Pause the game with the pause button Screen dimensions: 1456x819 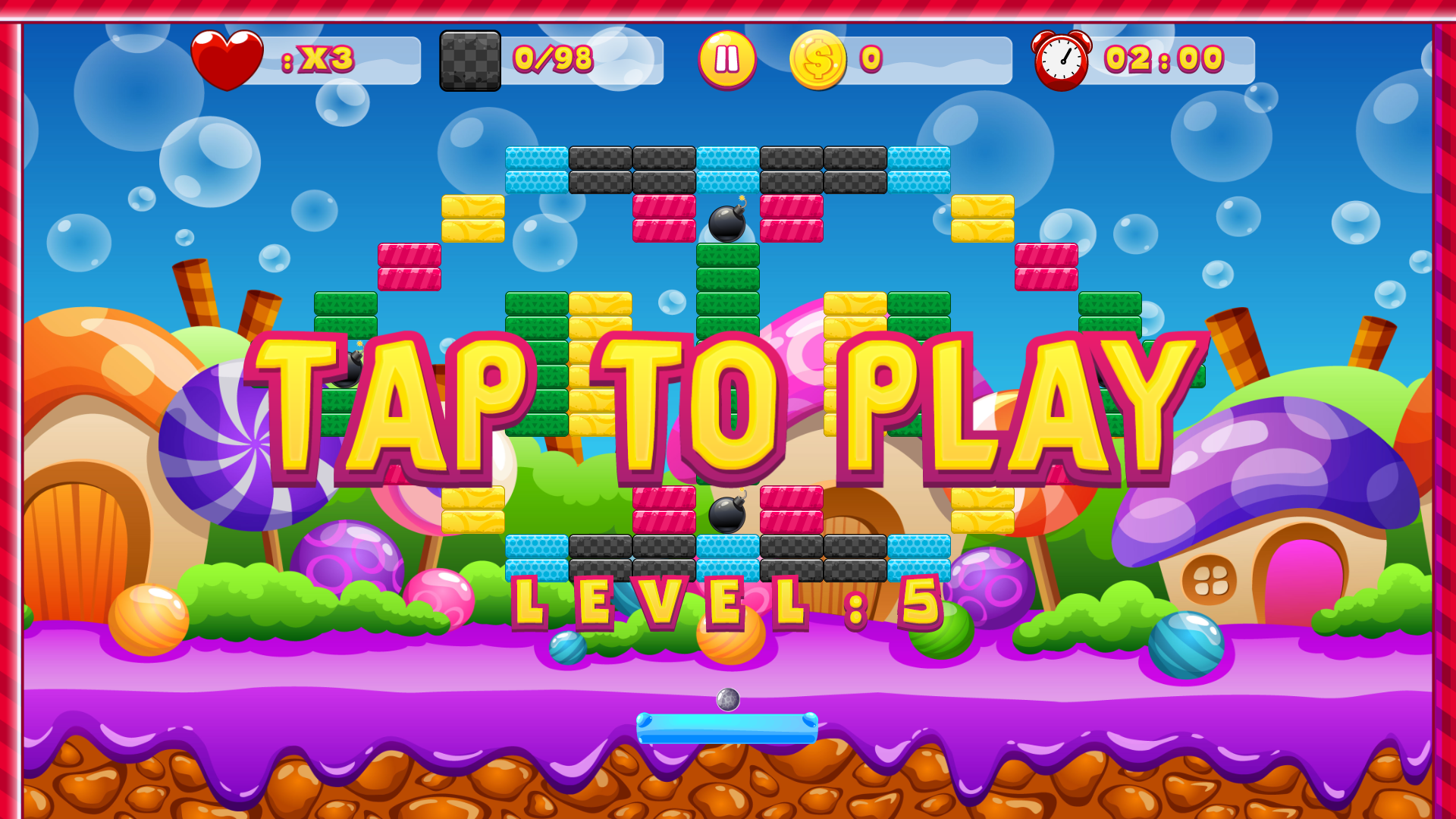726,59
